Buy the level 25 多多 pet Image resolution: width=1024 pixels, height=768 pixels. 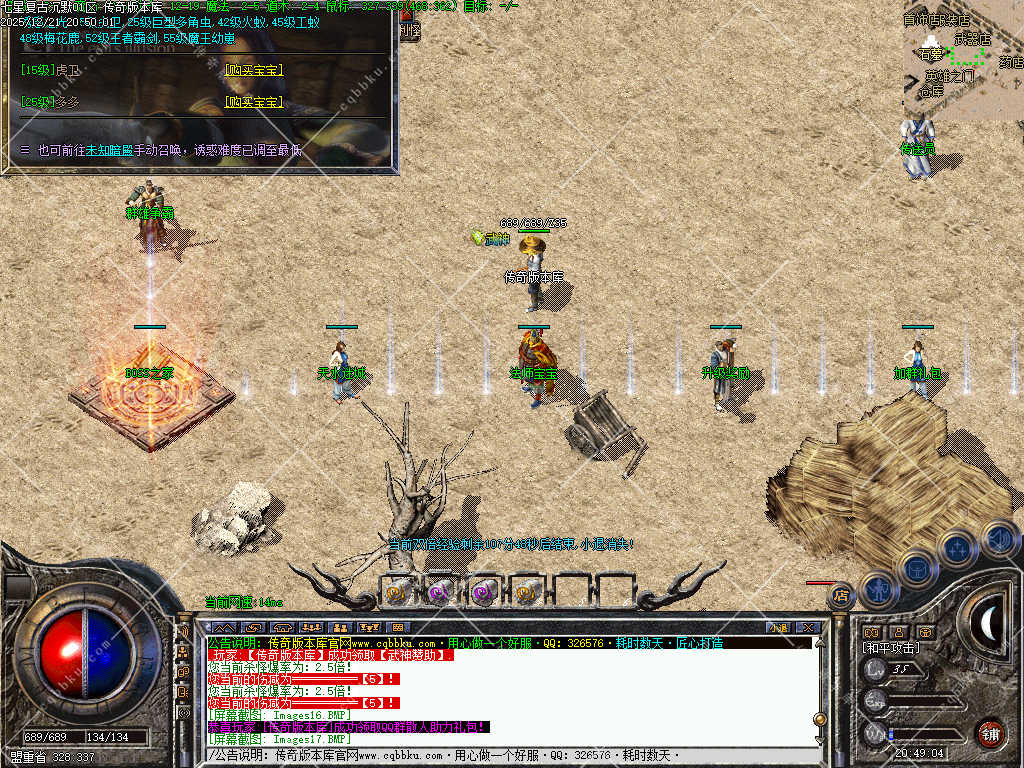[254, 102]
